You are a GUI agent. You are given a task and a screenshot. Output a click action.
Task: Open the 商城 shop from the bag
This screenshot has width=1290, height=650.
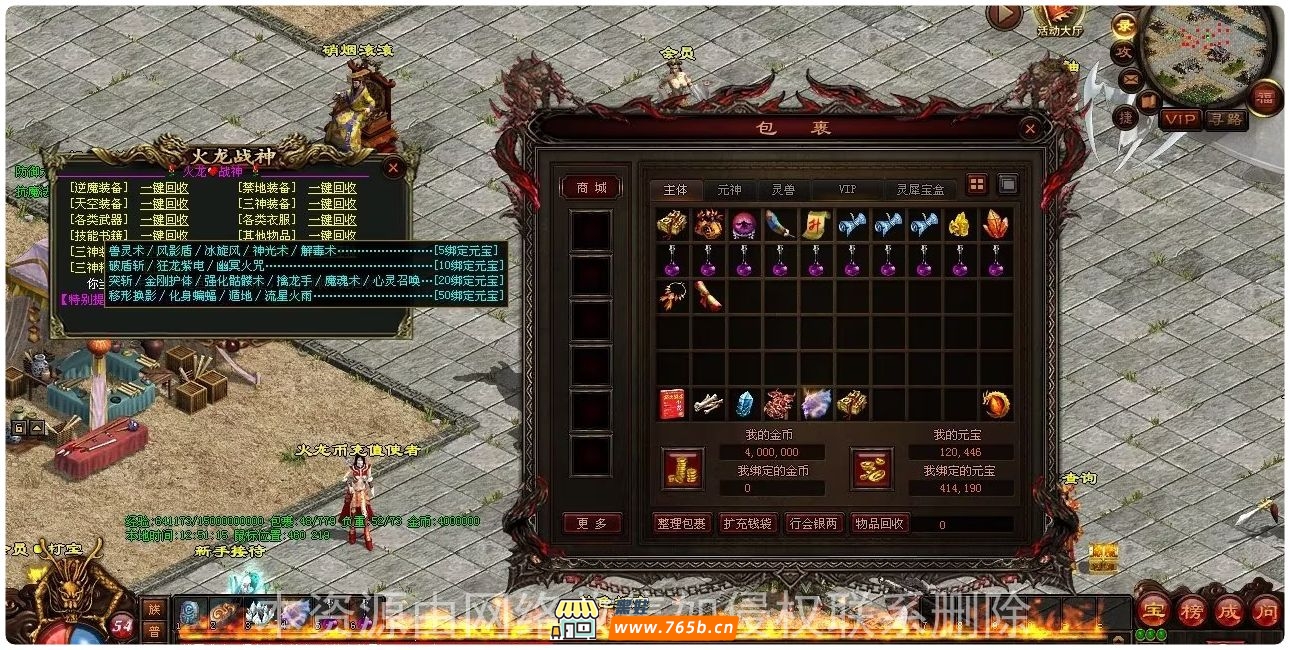pyautogui.click(x=591, y=188)
